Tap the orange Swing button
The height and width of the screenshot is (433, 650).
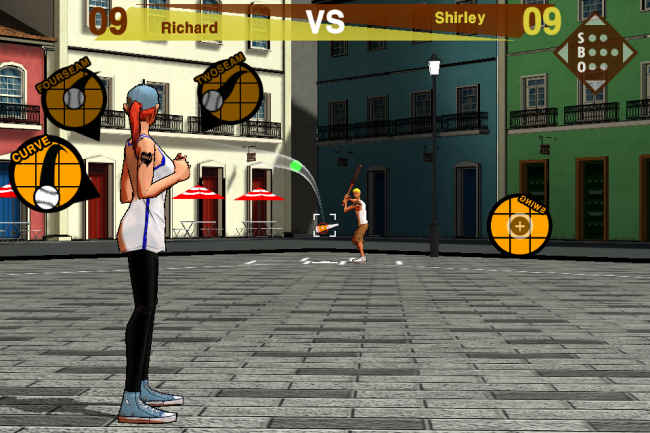(x=519, y=224)
